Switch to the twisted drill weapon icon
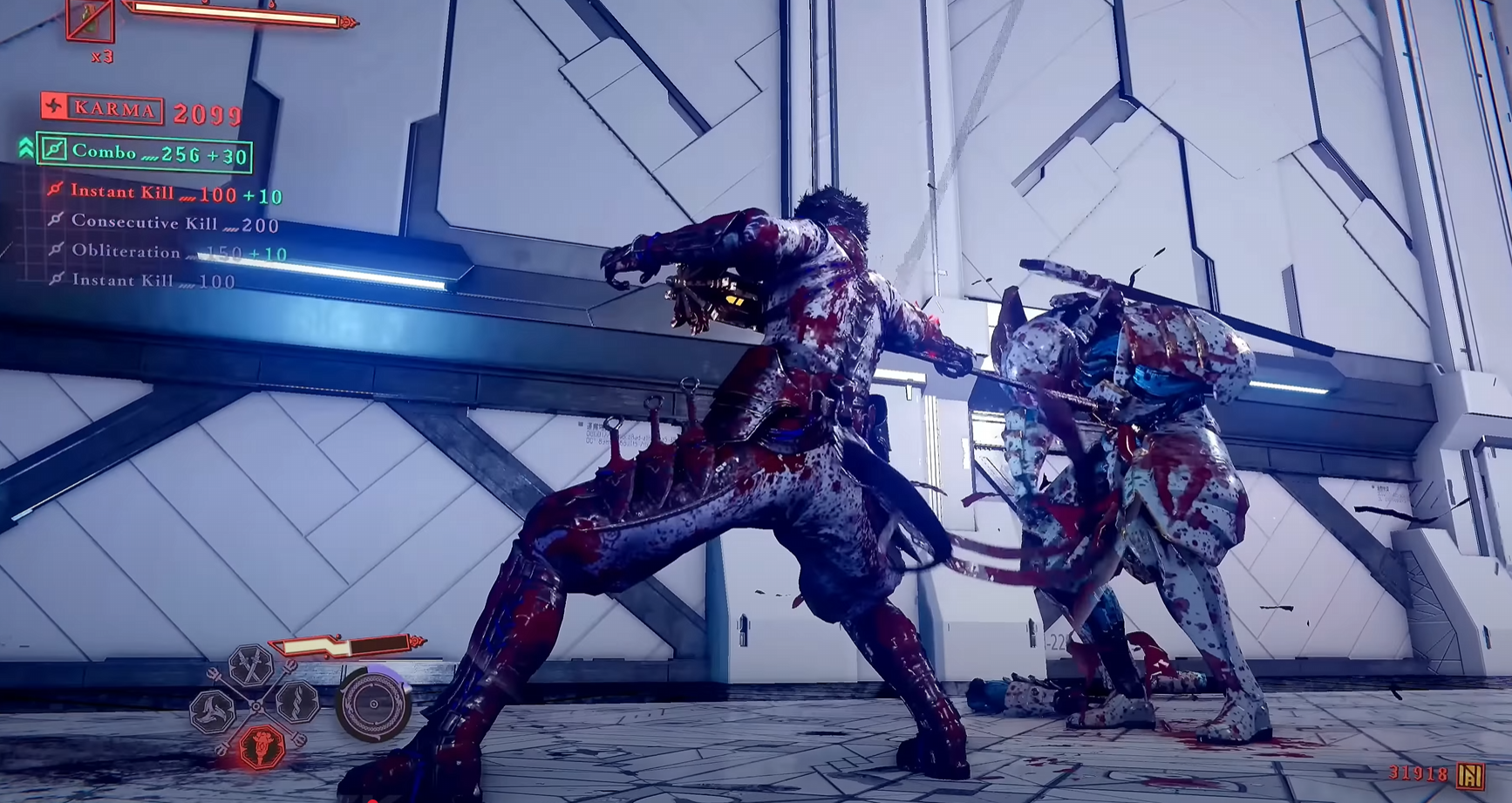 (297, 702)
